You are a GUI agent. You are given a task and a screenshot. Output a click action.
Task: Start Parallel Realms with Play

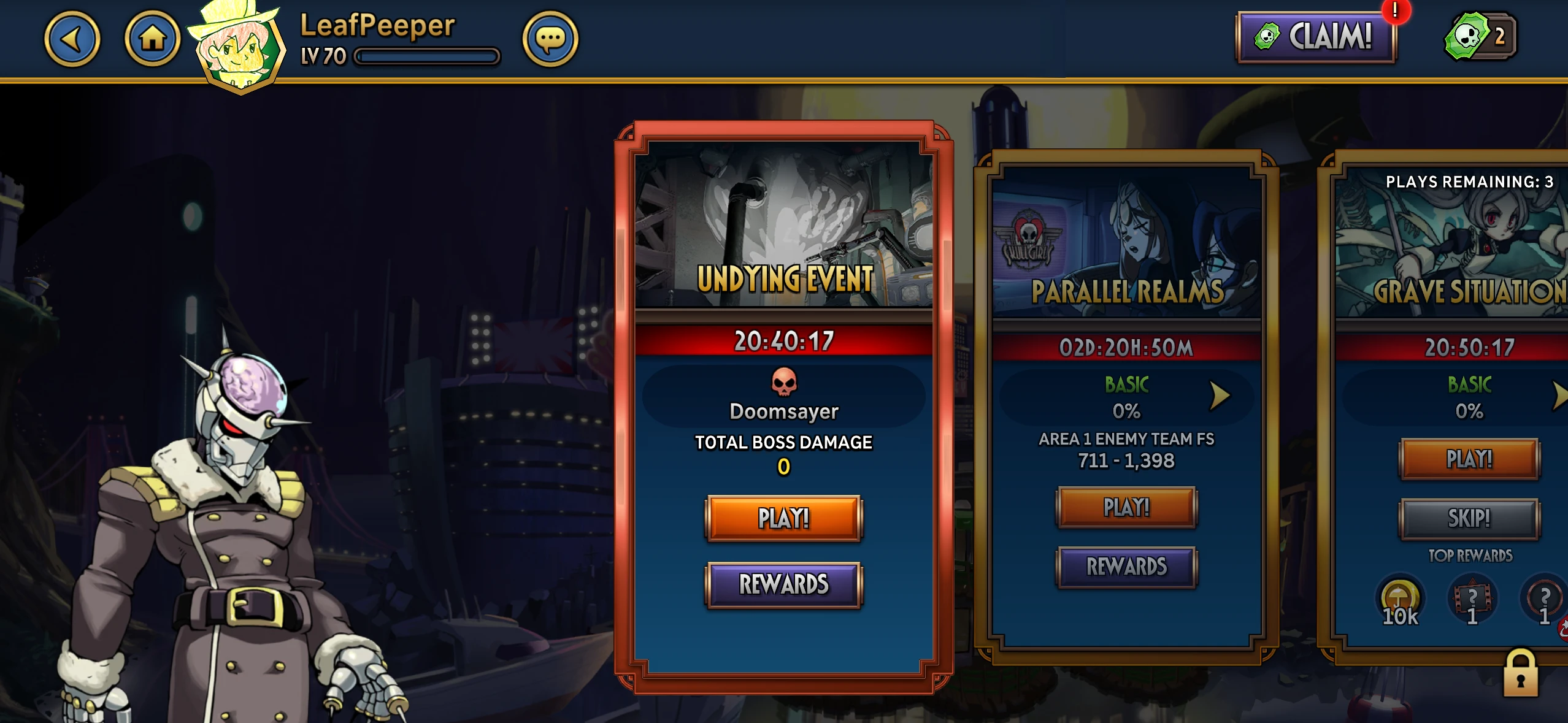click(1126, 507)
